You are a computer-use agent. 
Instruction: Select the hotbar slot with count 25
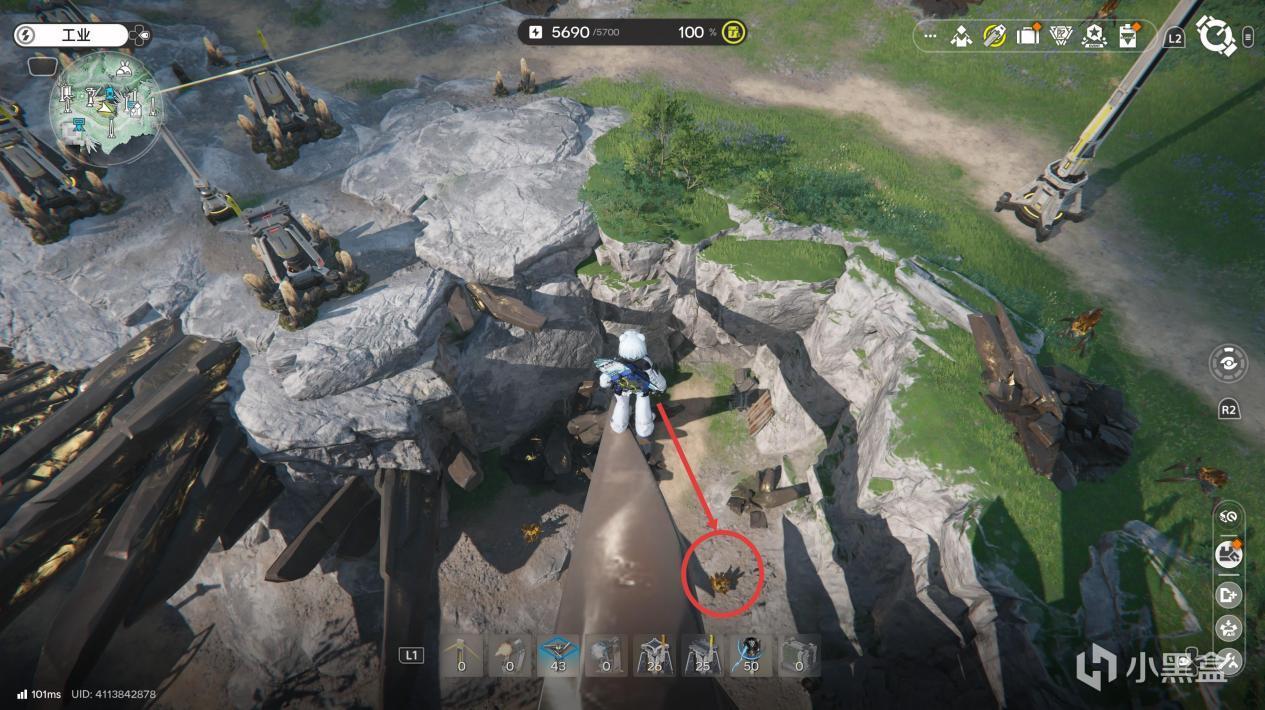click(x=703, y=655)
